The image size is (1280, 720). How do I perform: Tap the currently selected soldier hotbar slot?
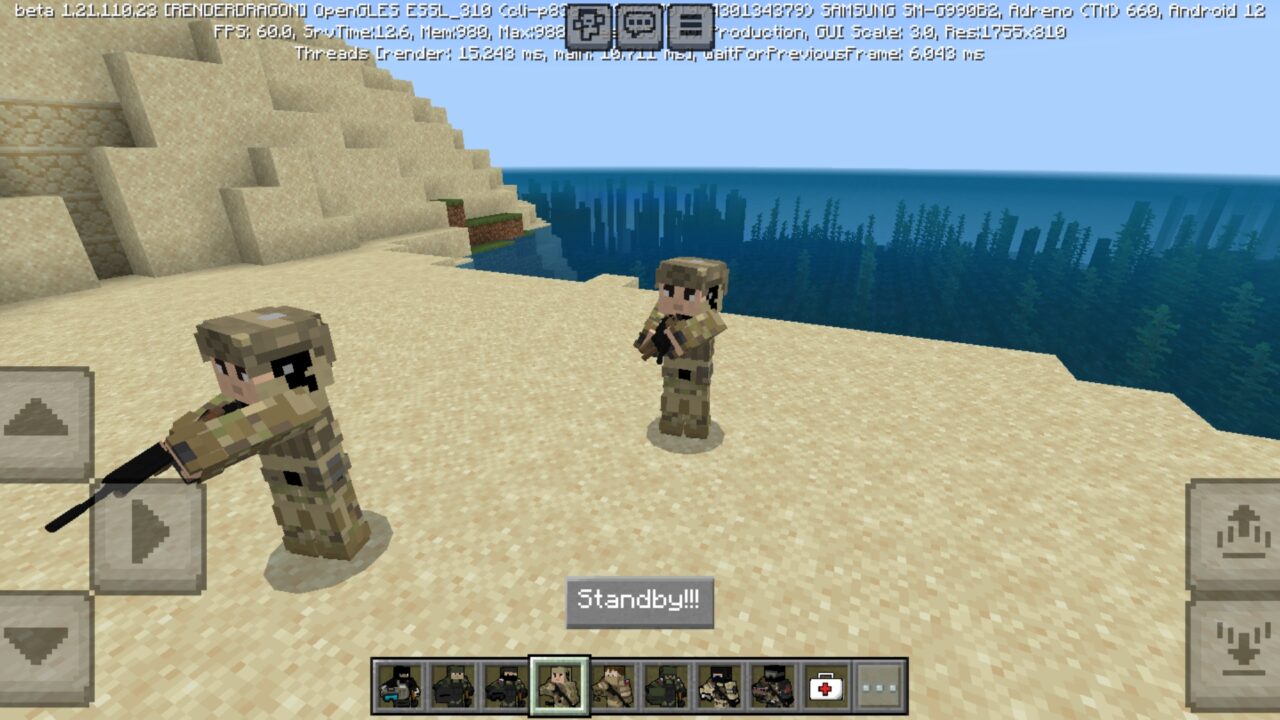558,684
